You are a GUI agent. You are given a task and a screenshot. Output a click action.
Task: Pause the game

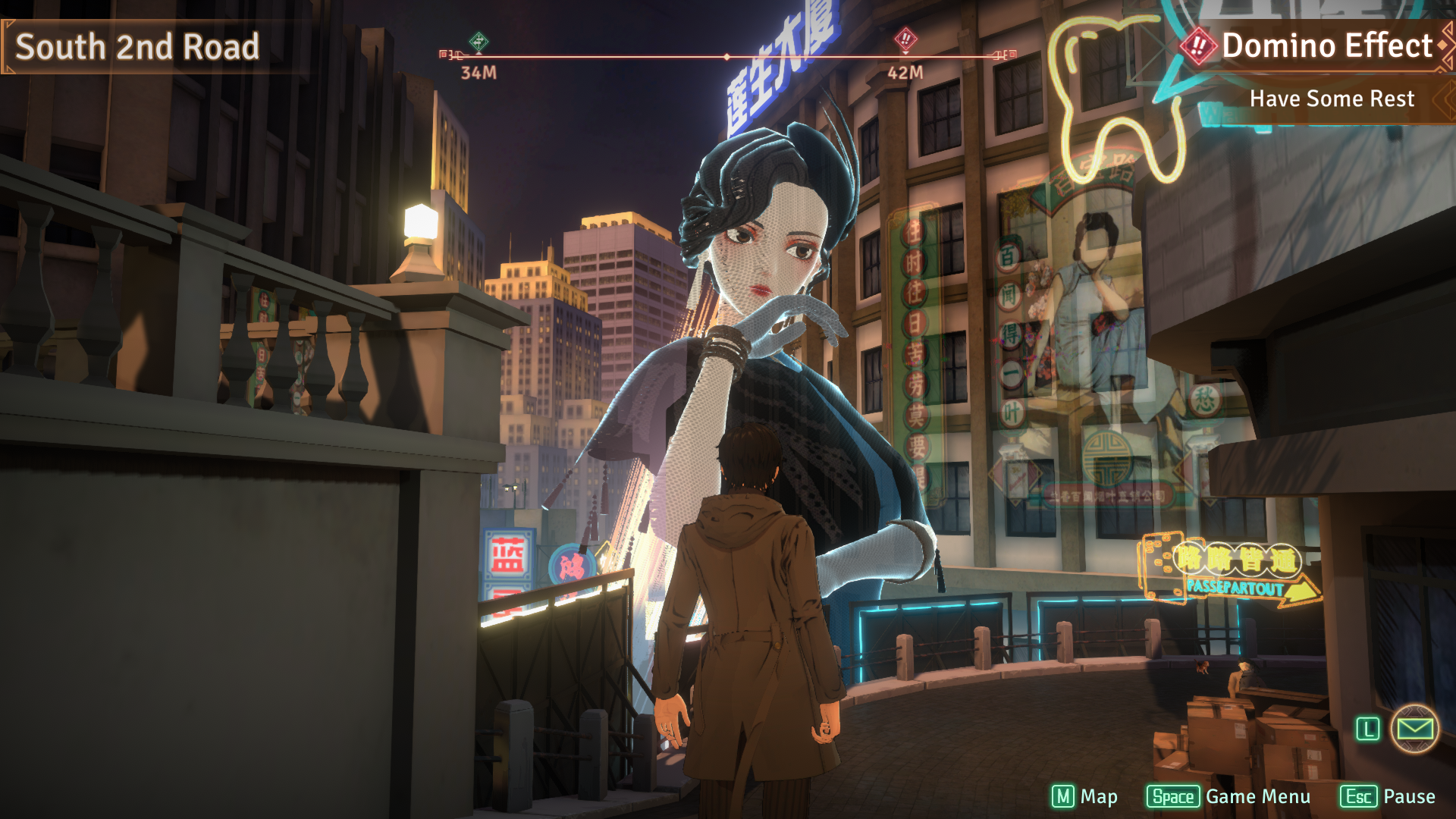pos(1388,797)
